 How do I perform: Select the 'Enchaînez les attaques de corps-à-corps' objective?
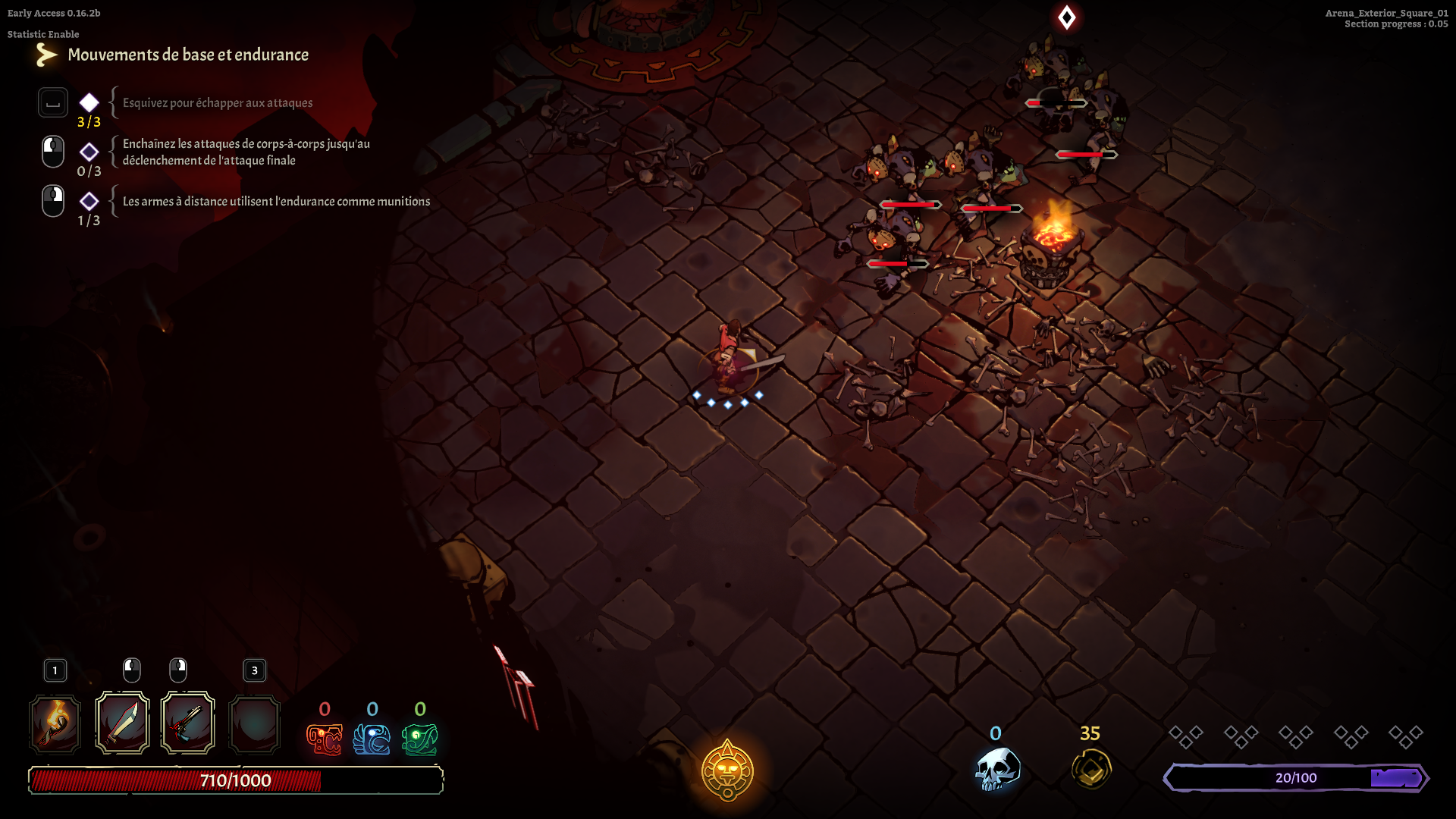pyautogui.click(x=246, y=152)
